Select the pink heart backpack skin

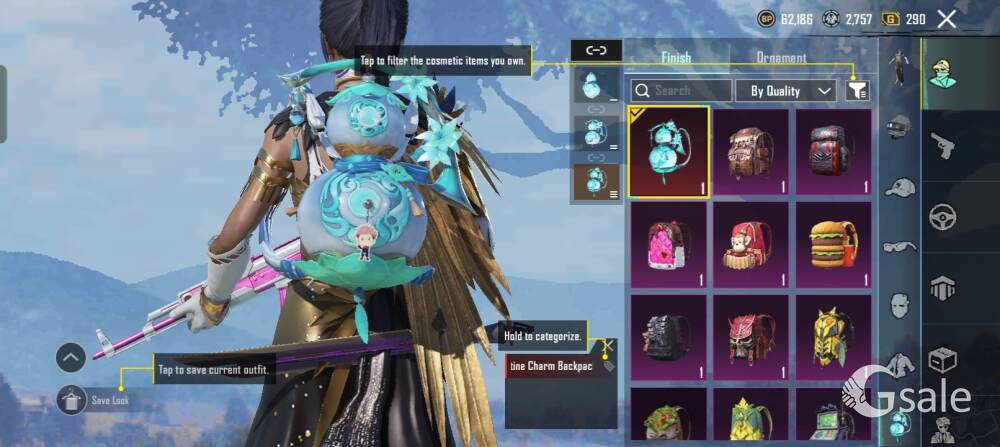[x=669, y=246]
